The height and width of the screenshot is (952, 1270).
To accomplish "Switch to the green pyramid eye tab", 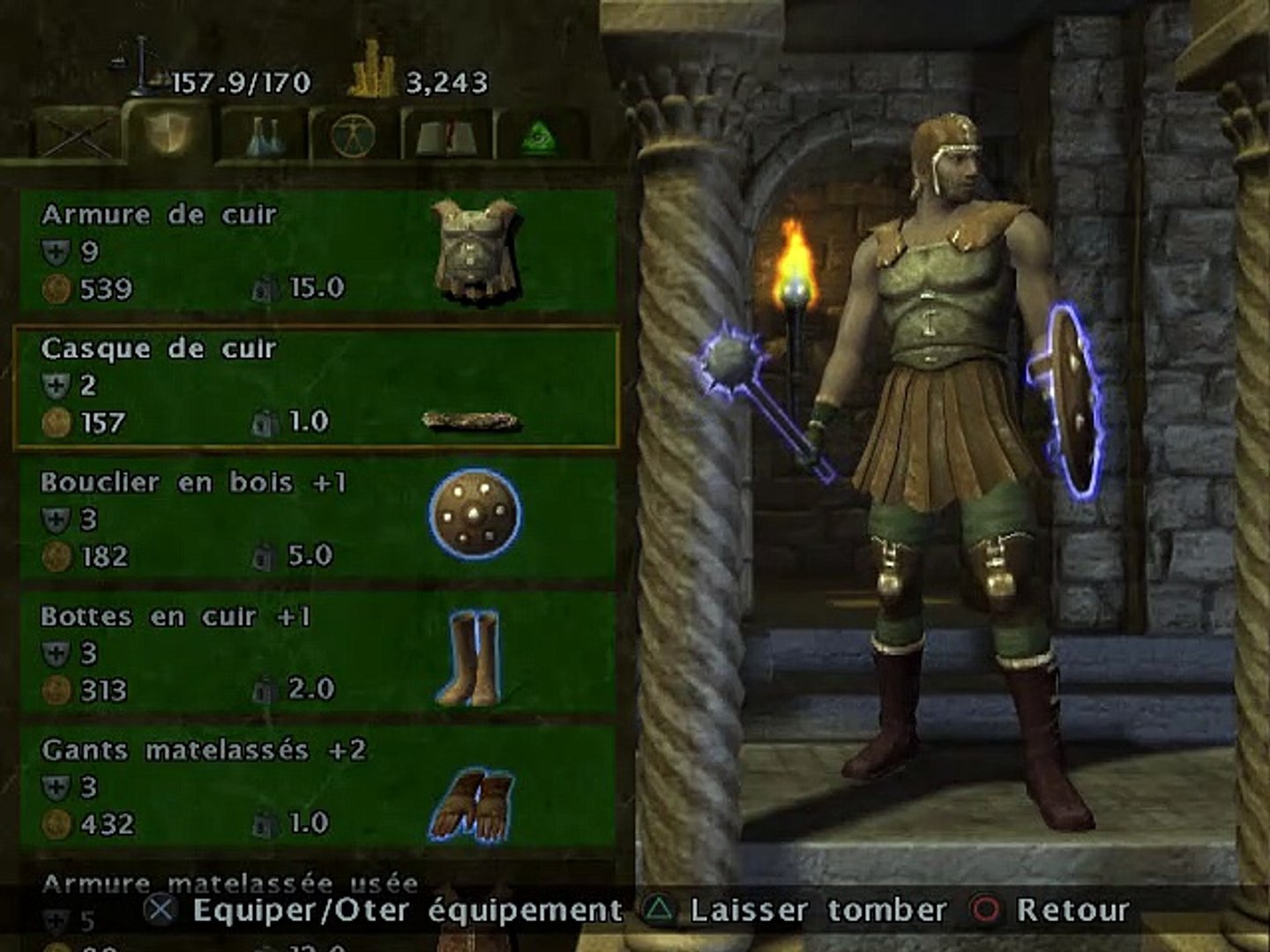I will click(540, 137).
